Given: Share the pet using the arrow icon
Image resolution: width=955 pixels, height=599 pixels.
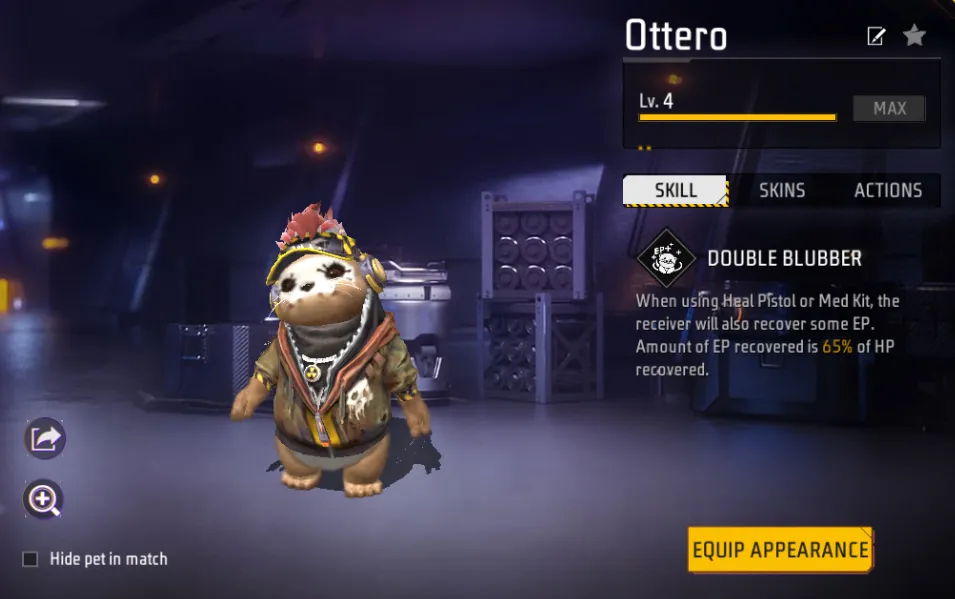Looking at the screenshot, I should click(45, 438).
